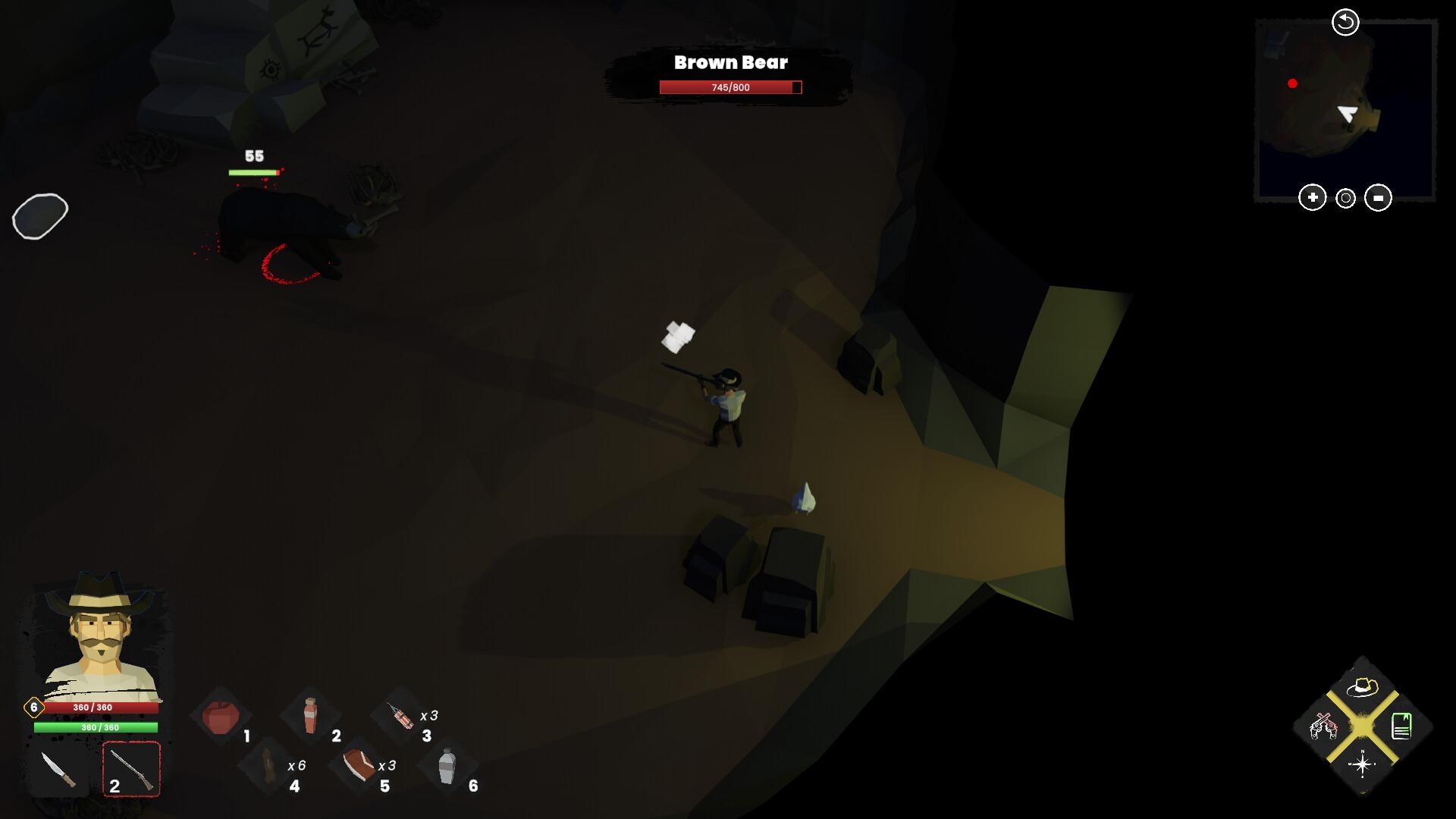Viewport: 1456px width, 819px height.
Task: Open the compass map menu
Action: pos(1362,764)
